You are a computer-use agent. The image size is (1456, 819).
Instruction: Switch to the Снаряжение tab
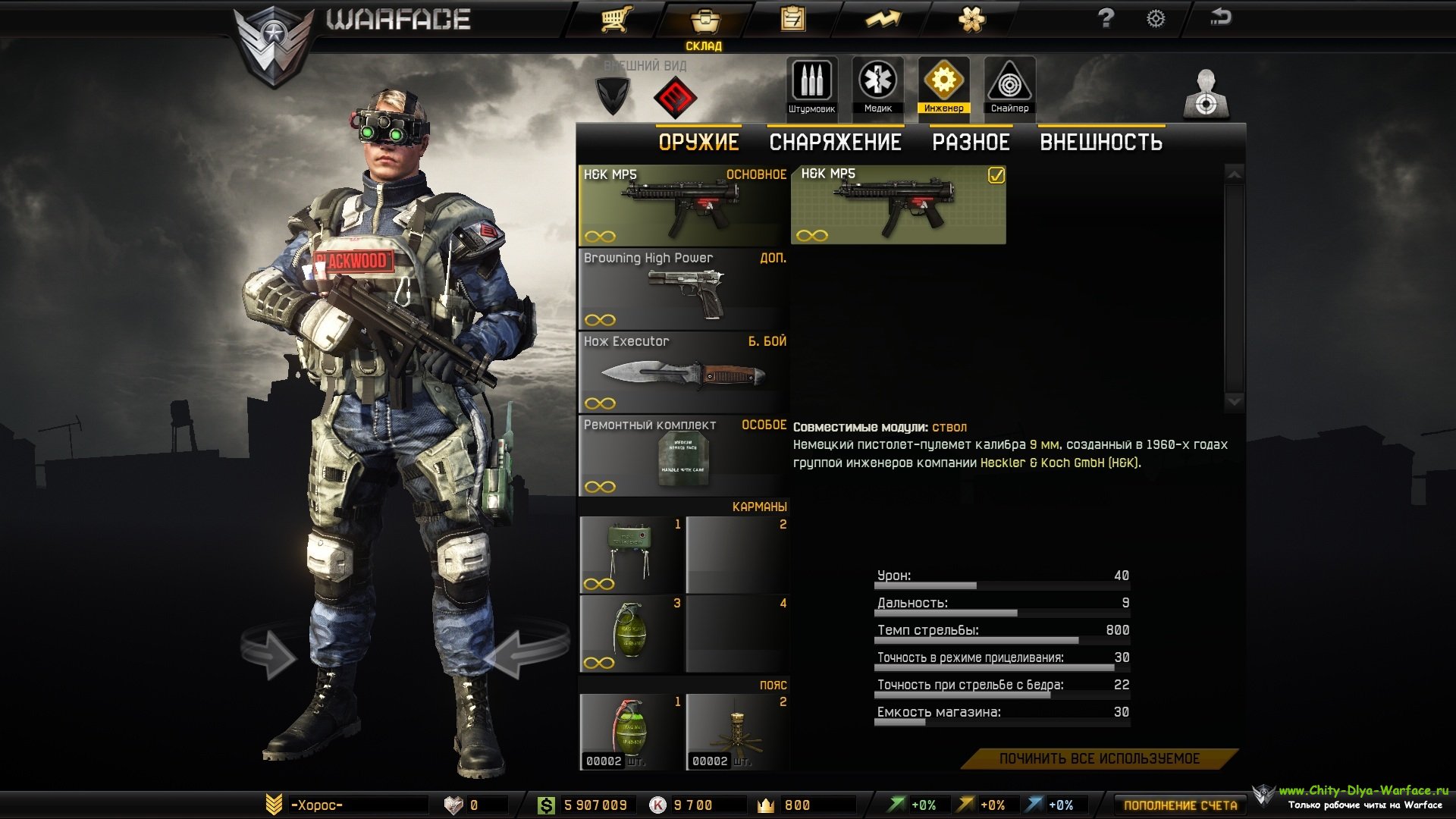(x=835, y=143)
